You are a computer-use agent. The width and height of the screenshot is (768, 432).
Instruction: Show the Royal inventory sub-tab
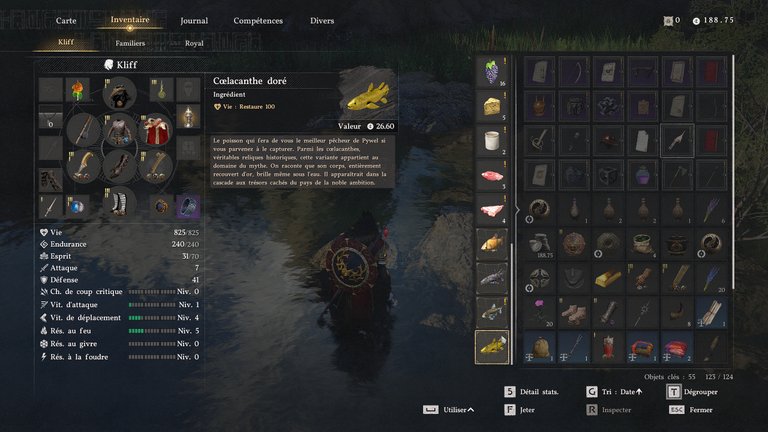(x=194, y=43)
